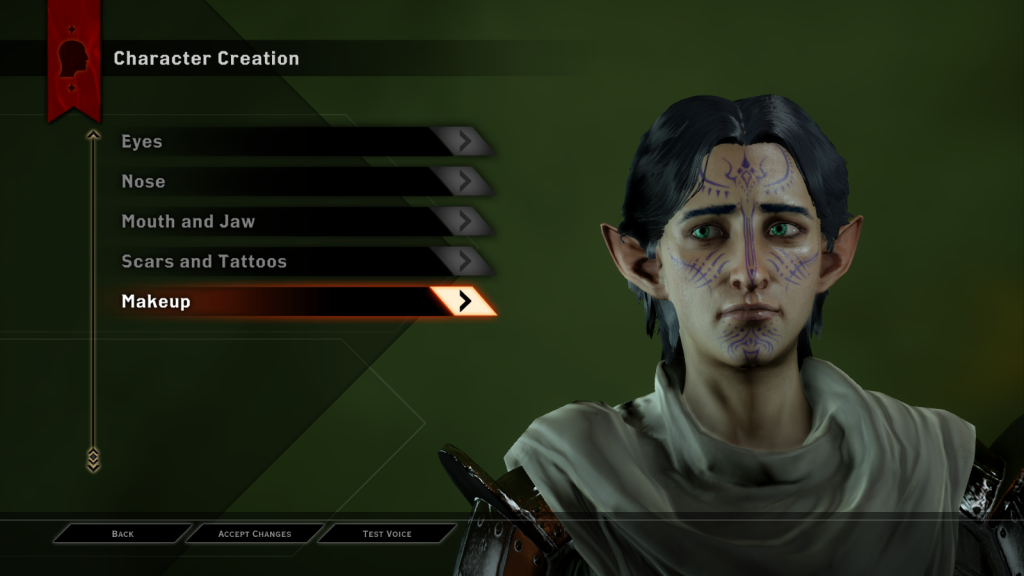Image resolution: width=1024 pixels, height=576 pixels.
Task: Choose the Mouth and Jaw option
Action: click(x=290, y=222)
